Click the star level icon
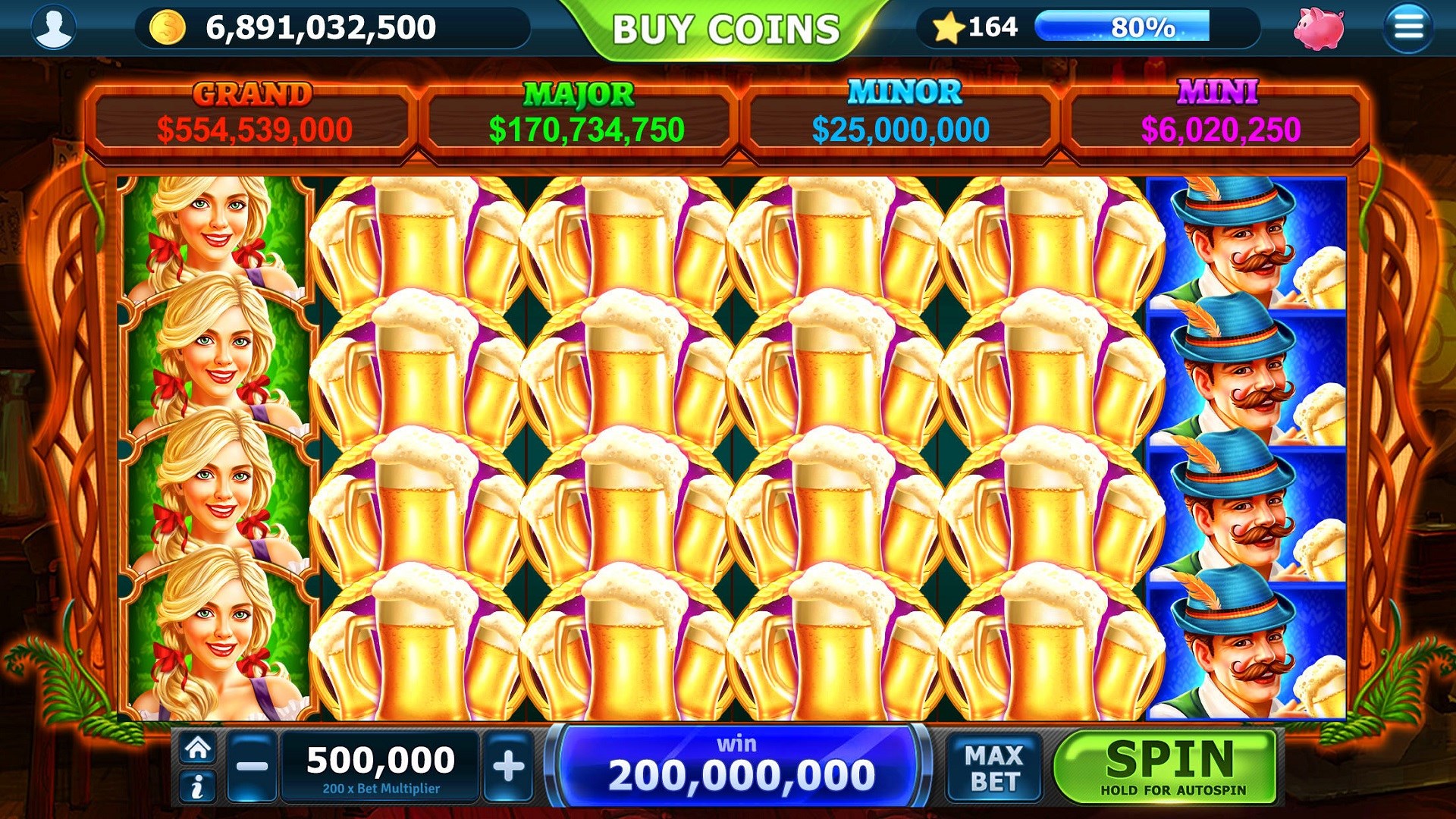This screenshot has width=1456, height=819. point(951,27)
